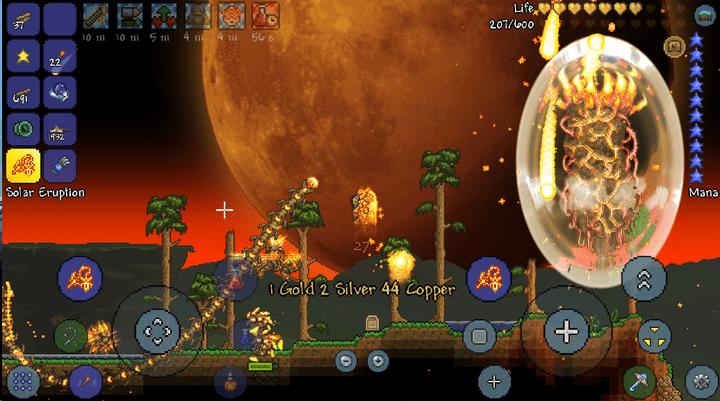
Task: Toggle the pickaxe smart cursor button
Action: [x=638, y=381]
